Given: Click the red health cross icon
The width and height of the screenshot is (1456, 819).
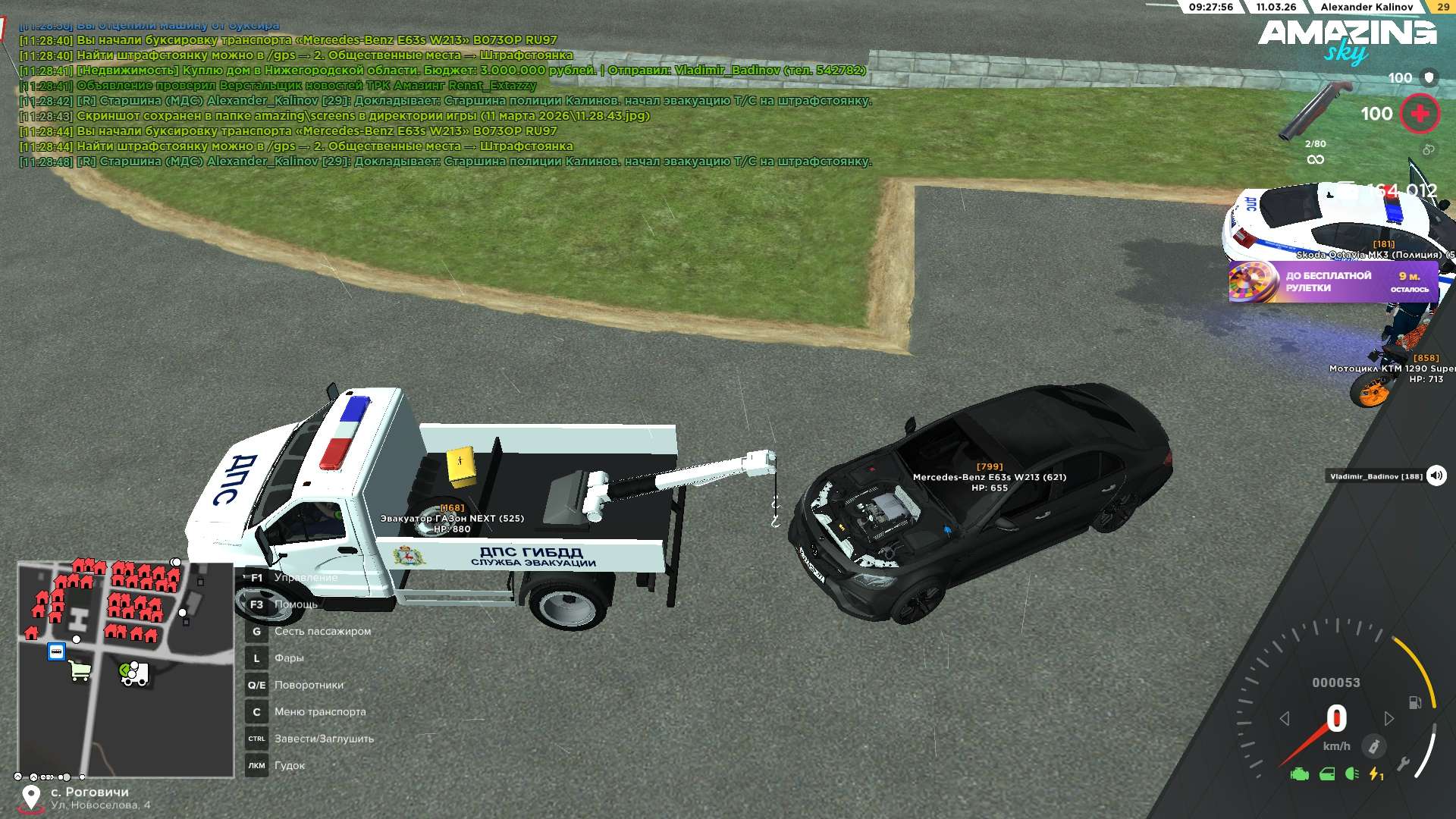Looking at the screenshot, I should tap(1420, 114).
